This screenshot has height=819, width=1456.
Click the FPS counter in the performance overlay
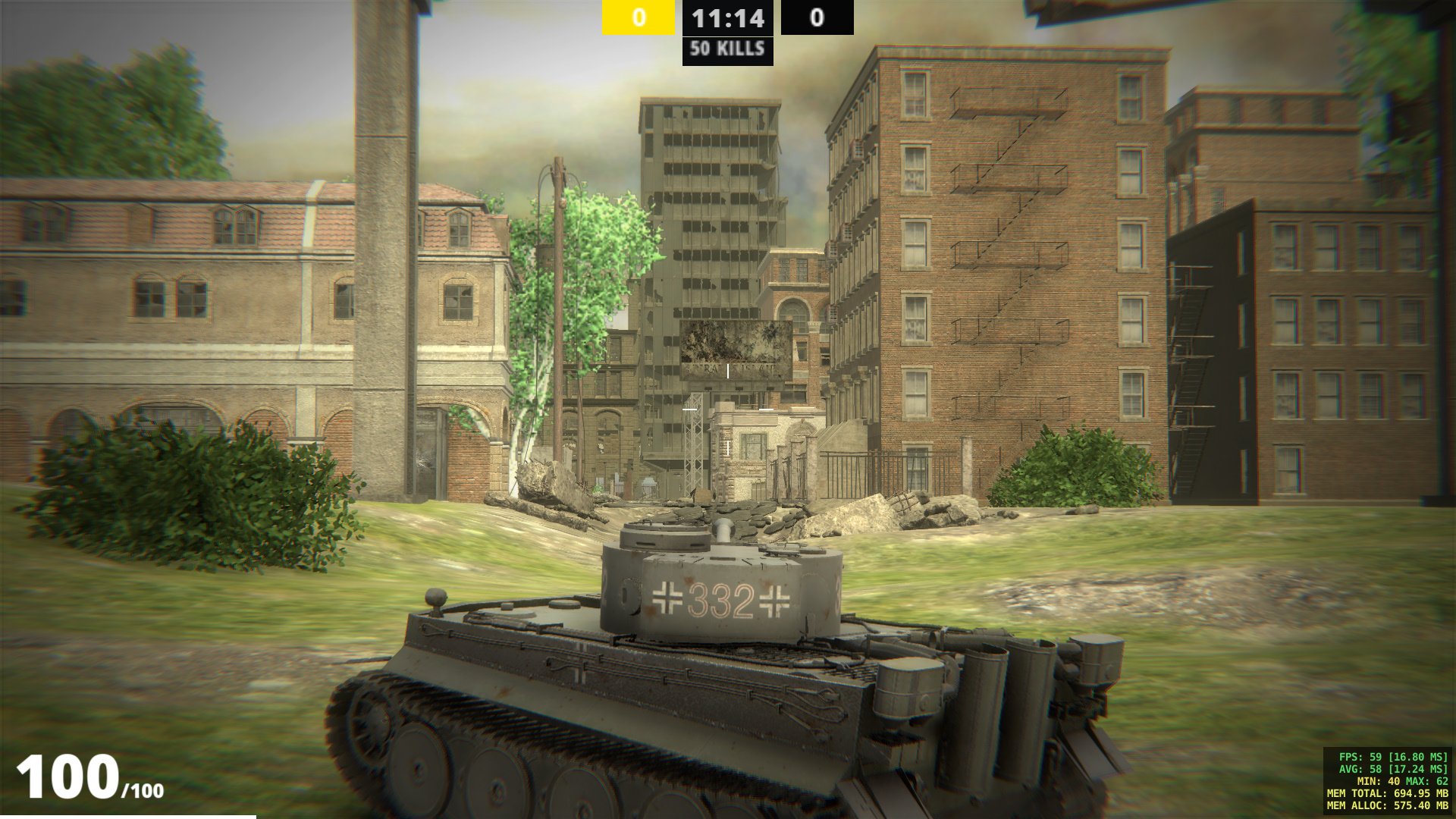(1392, 758)
